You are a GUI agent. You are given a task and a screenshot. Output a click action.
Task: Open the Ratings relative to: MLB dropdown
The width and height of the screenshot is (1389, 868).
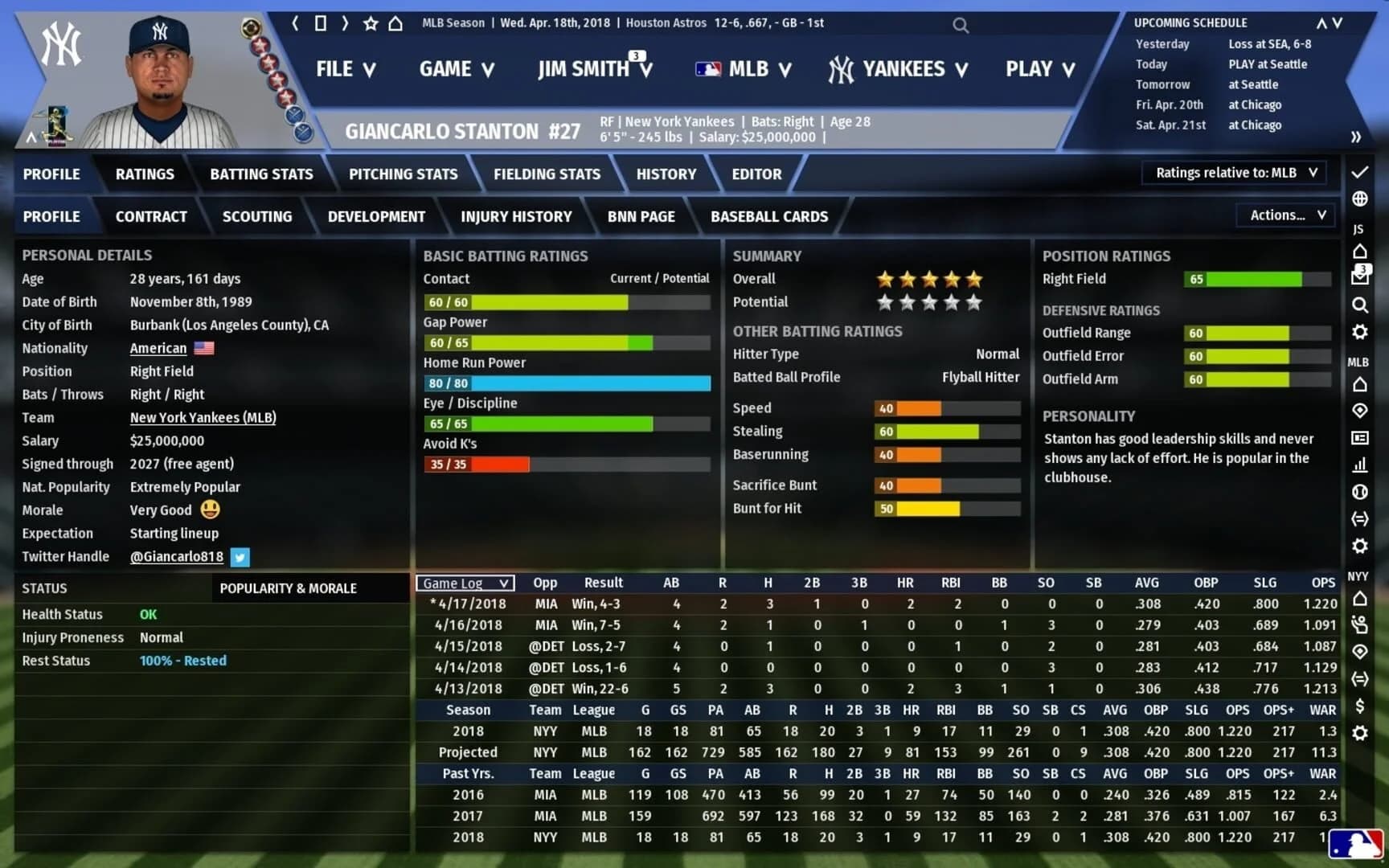pyautogui.click(x=1233, y=172)
